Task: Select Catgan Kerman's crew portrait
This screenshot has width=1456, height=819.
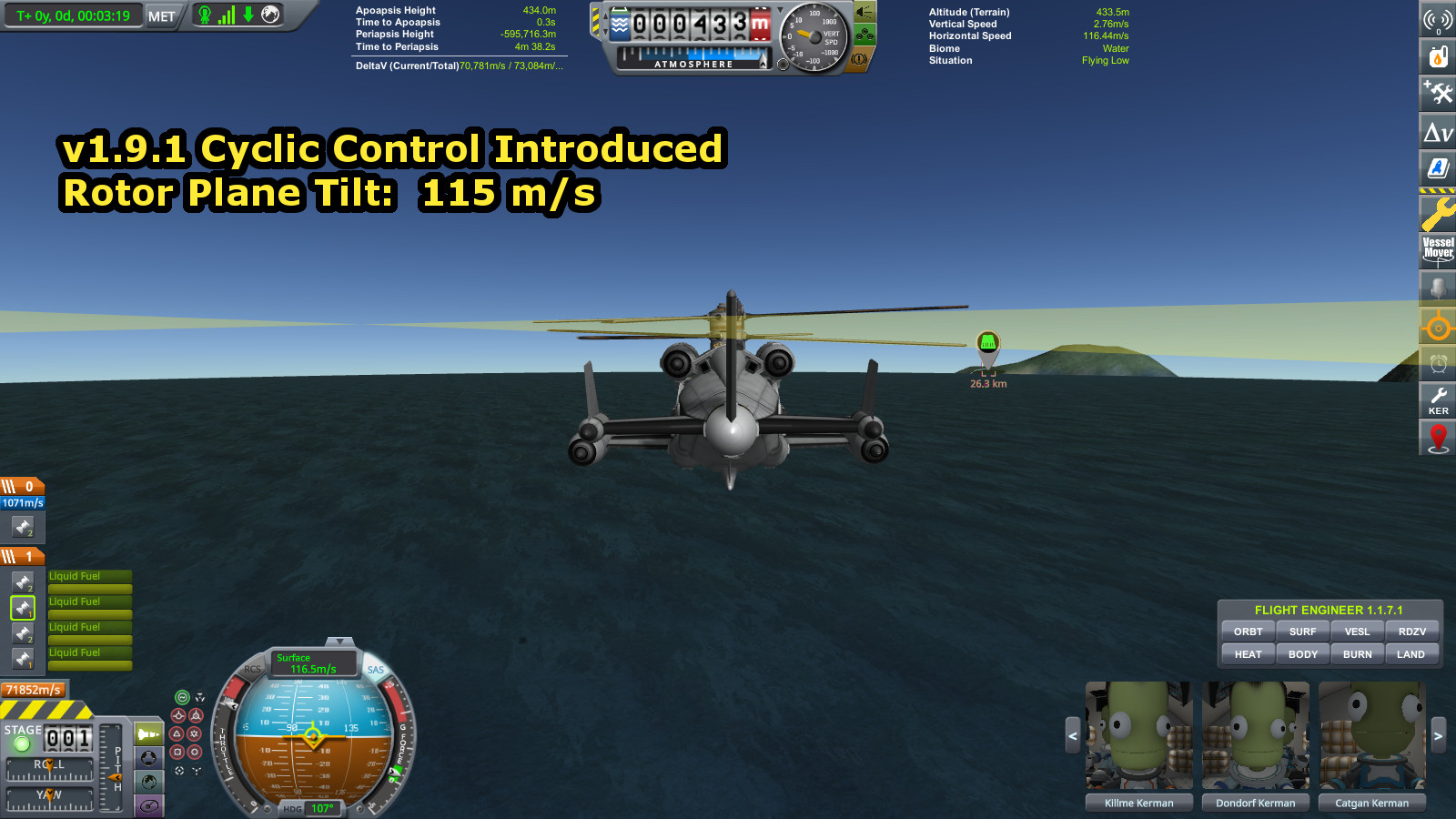Action: click(1371, 735)
